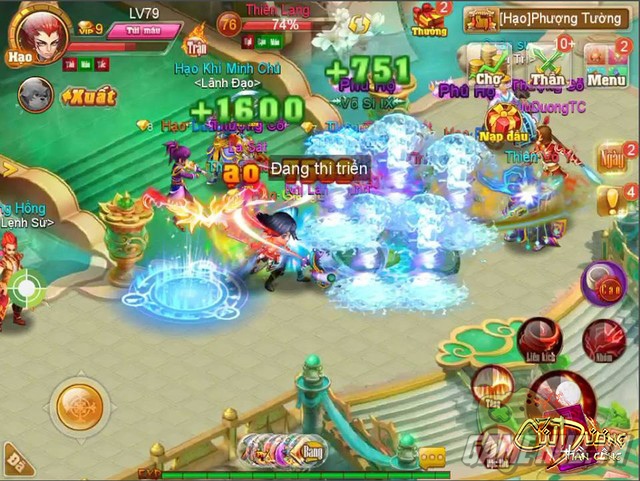Open the Chợ market button
640x481 pixels.
[x=490, y=65]
